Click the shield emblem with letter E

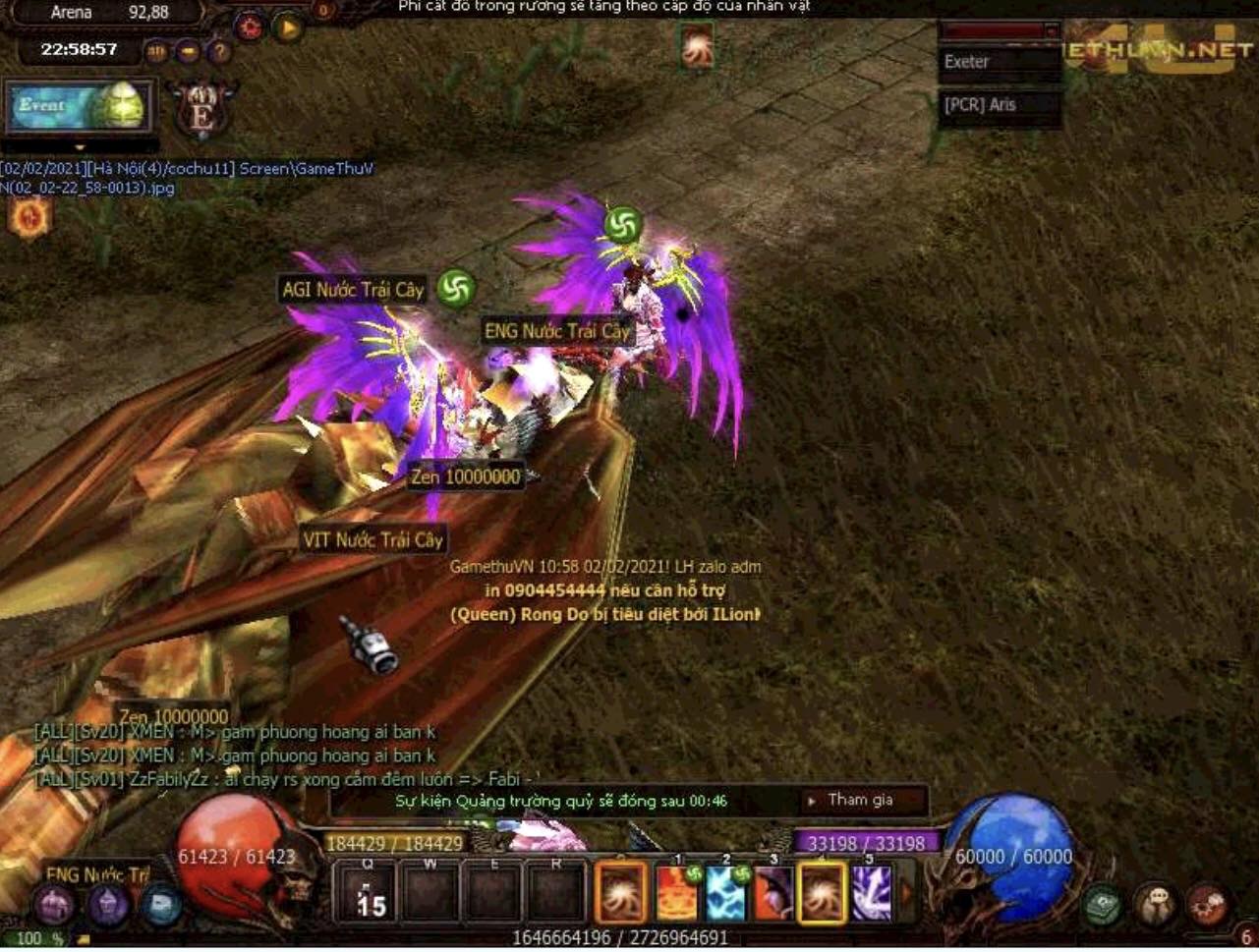point(202,110)
